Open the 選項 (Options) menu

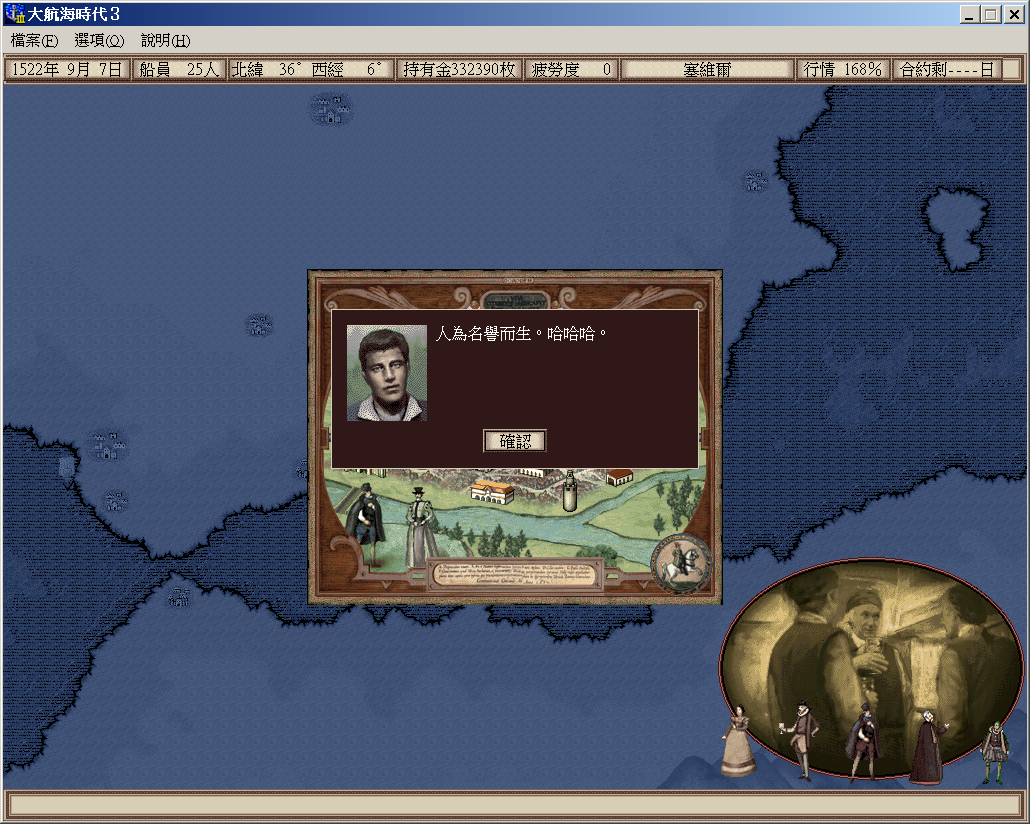click(x=99, y=41)
